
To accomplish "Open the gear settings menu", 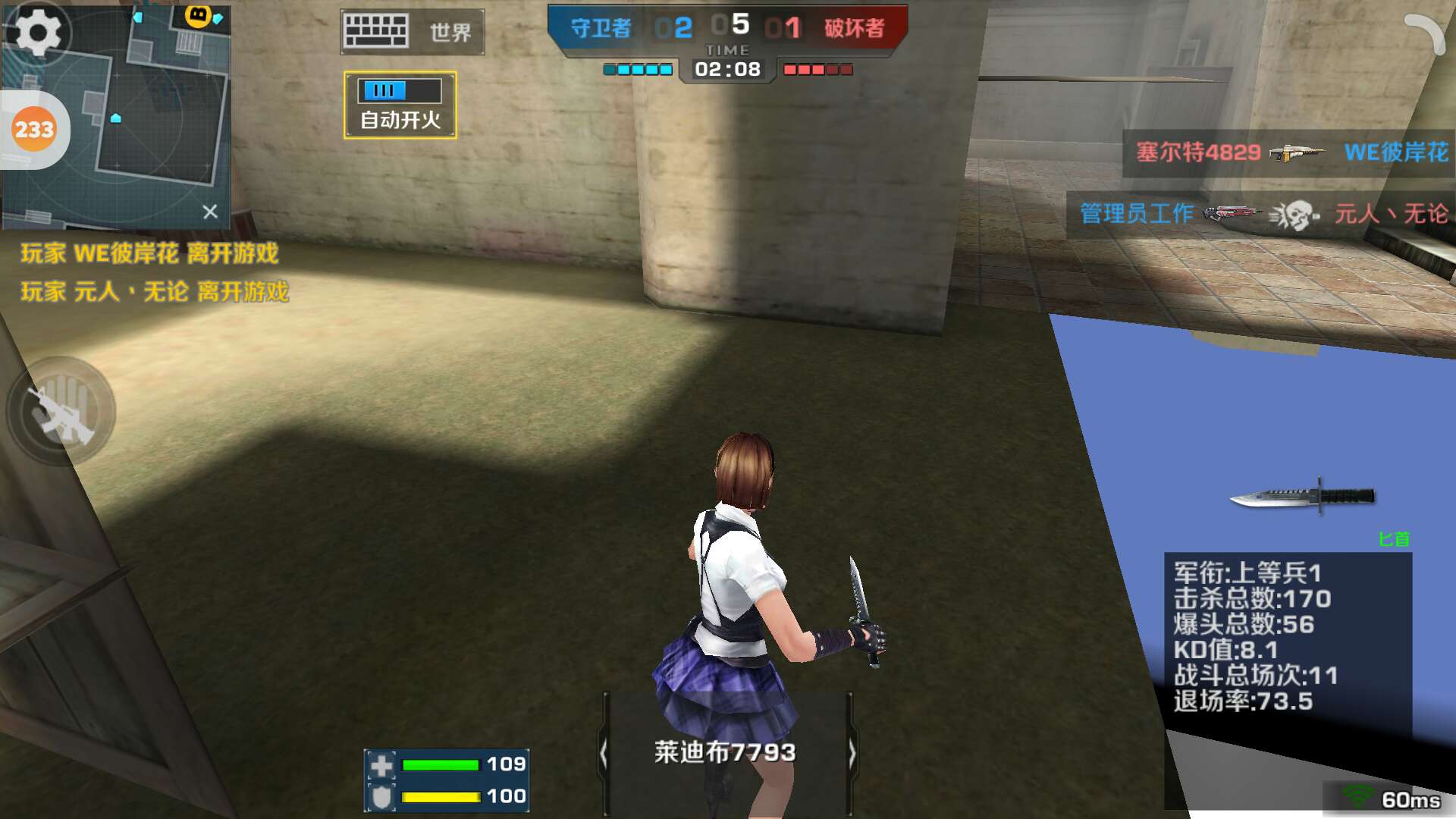I will click(x=36, y=32).
